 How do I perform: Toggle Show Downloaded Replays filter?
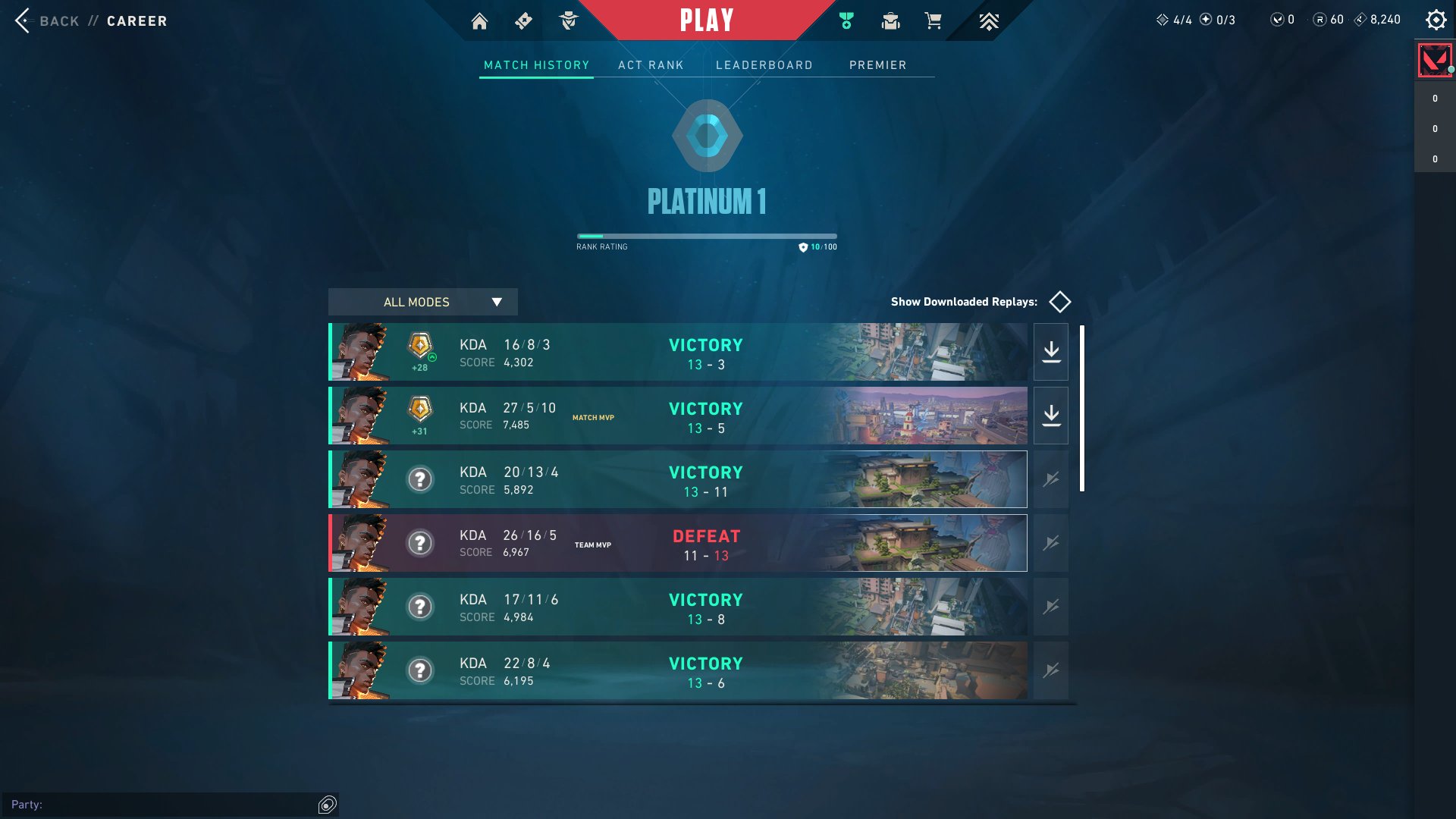pos(1060,302)
